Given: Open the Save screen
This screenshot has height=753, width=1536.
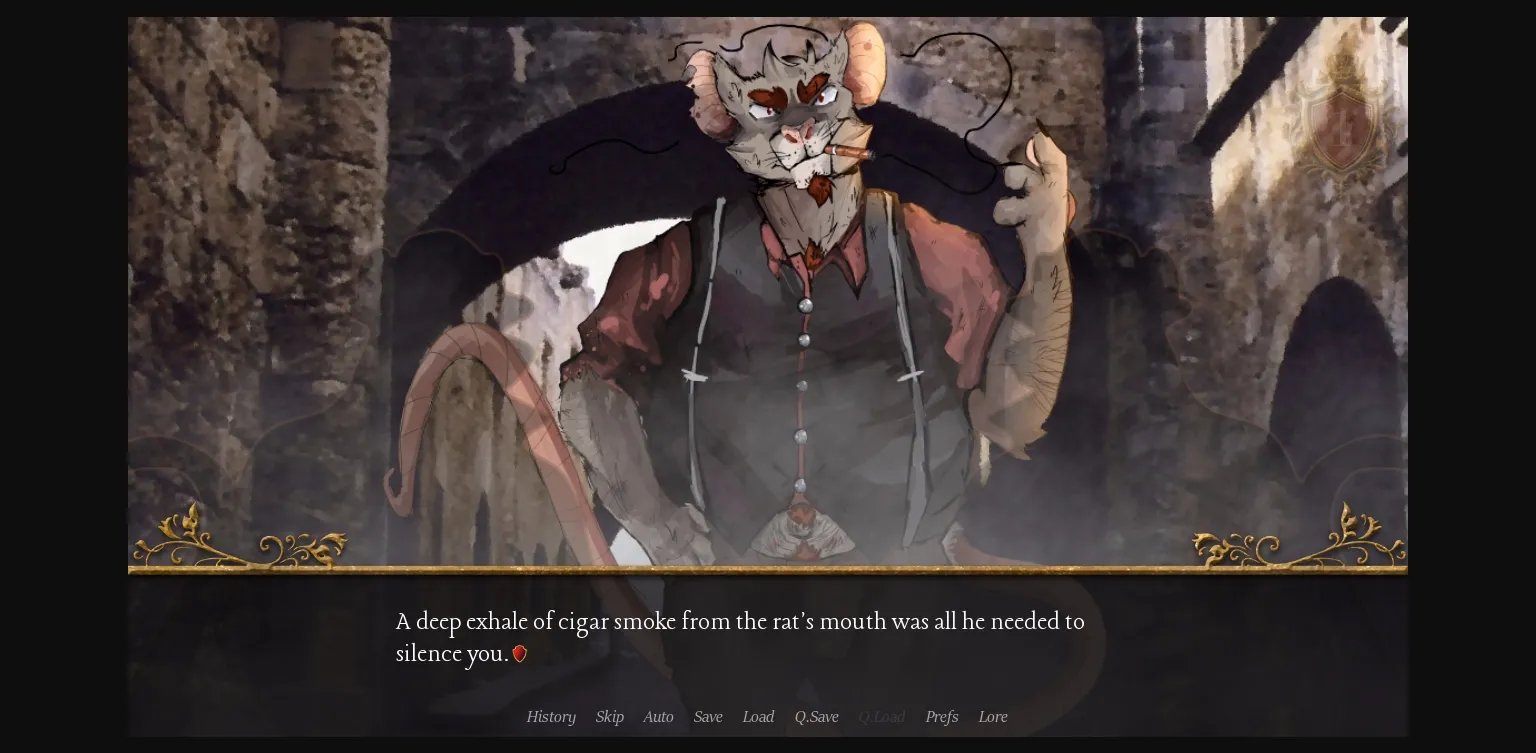Looking at the screenshot, I should tap(708, 717).
